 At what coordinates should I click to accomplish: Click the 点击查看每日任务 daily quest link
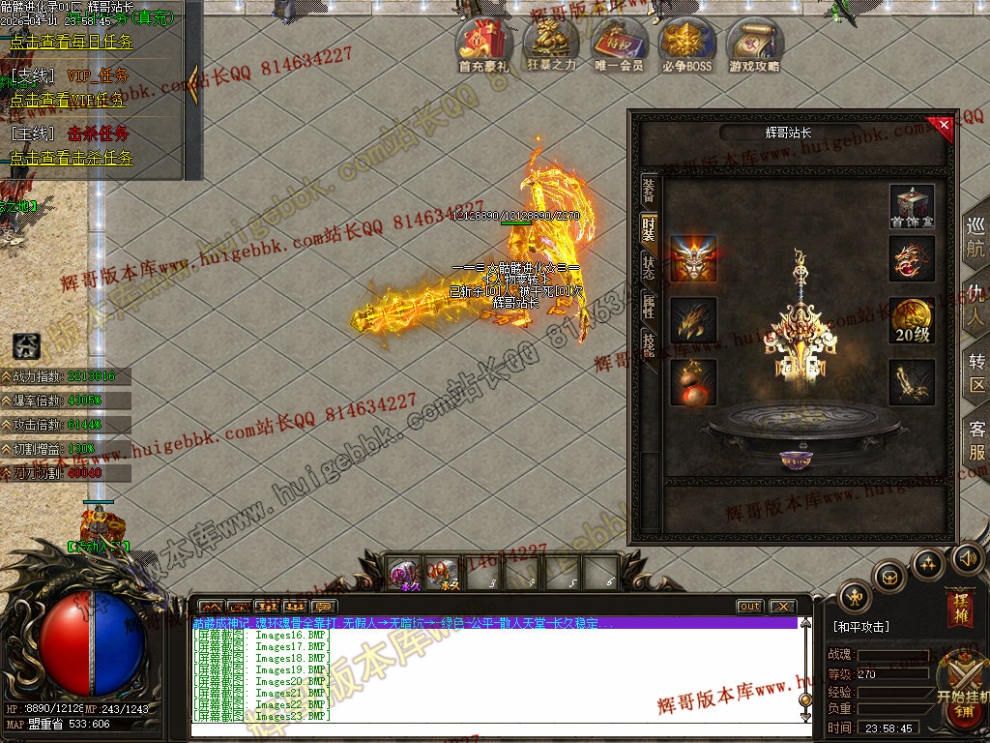tap(71, 43)
